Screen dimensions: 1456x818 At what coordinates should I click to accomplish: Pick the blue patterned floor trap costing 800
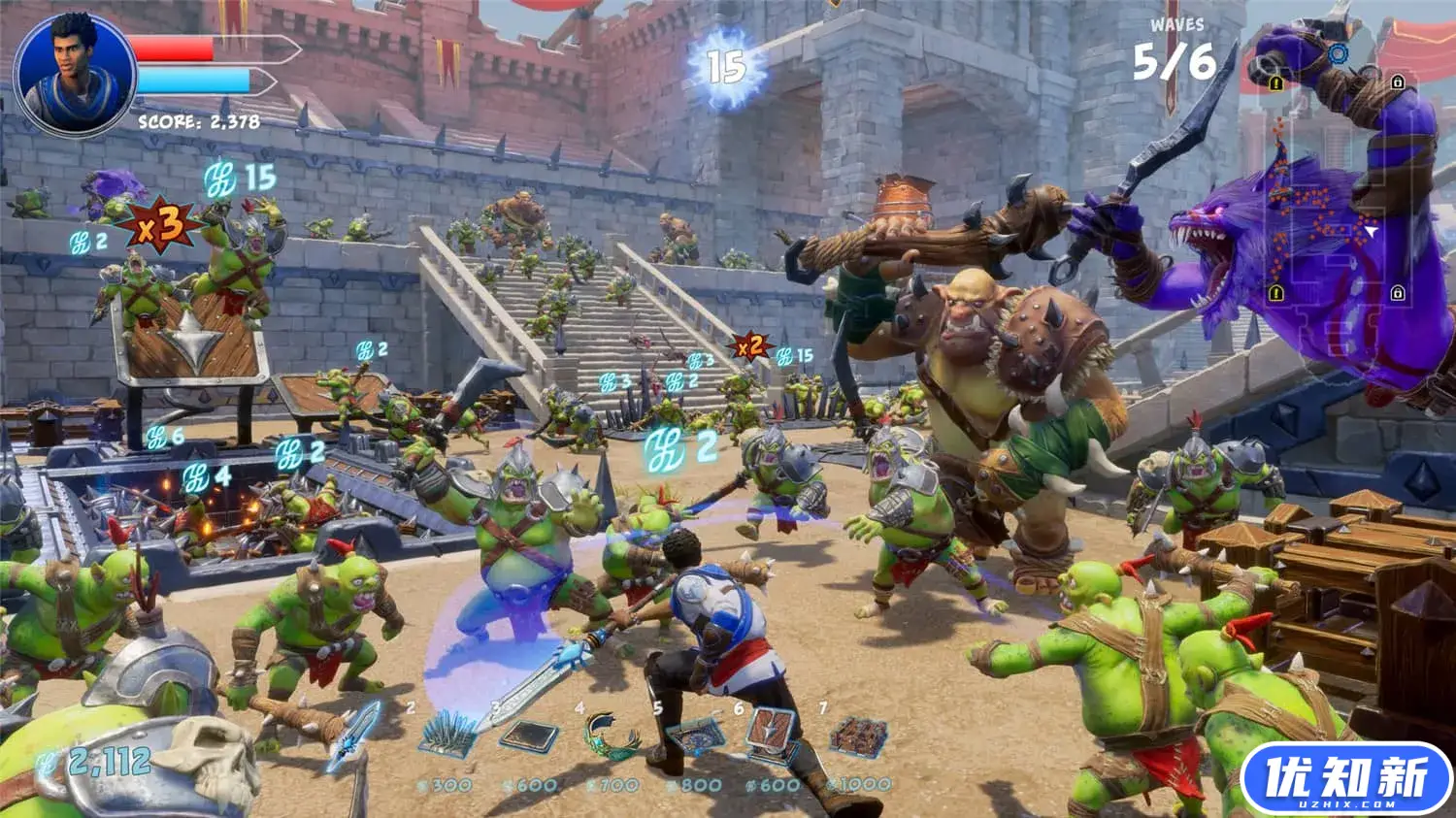(x=695, y=737)
